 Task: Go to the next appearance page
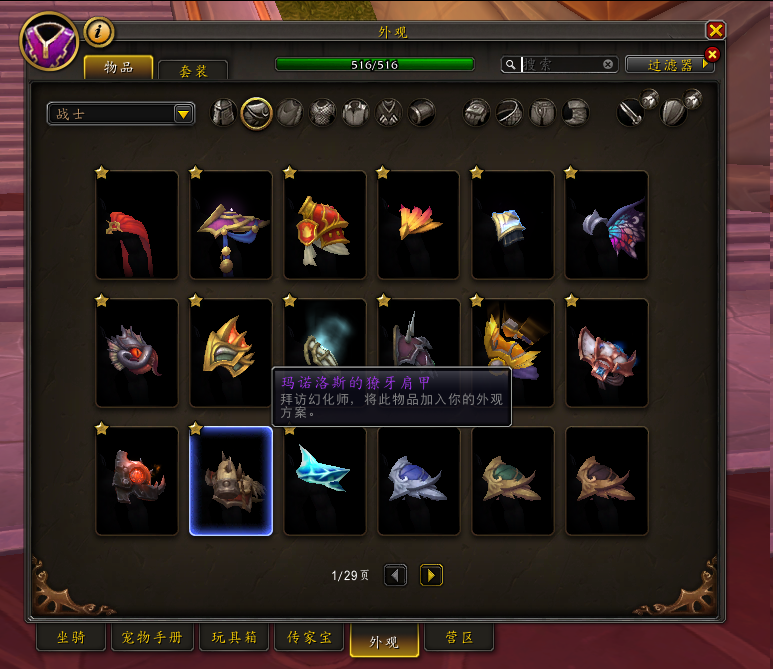[x=431, y=575]
